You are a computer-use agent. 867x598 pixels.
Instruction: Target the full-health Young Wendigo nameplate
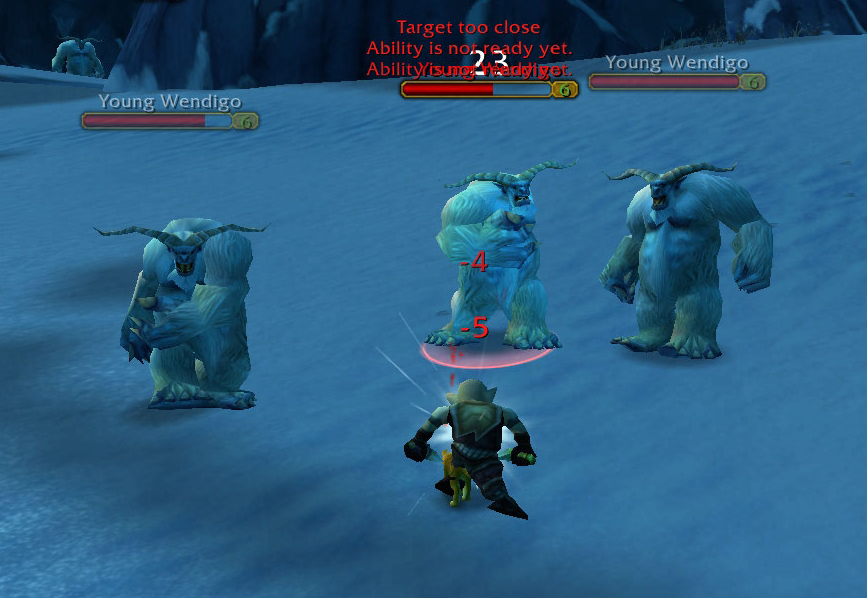point(665,82)
